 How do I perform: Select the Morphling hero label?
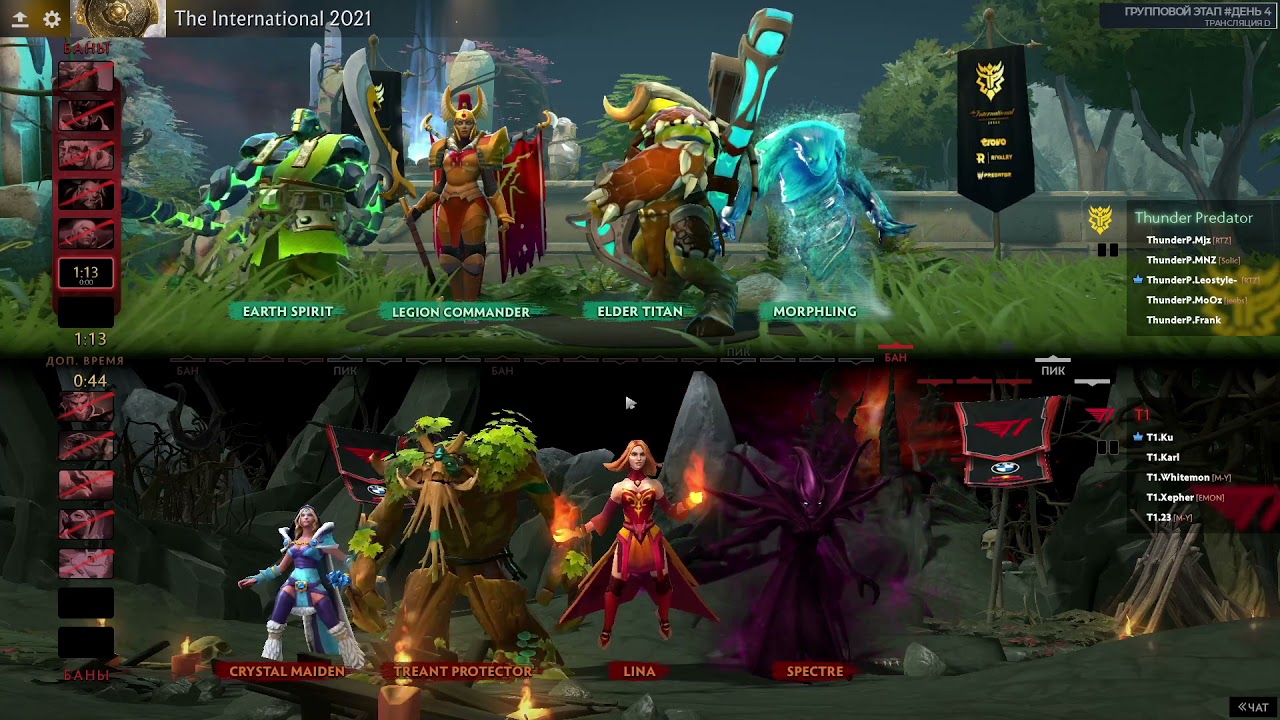pyautogui.click(x=814, y=311)
